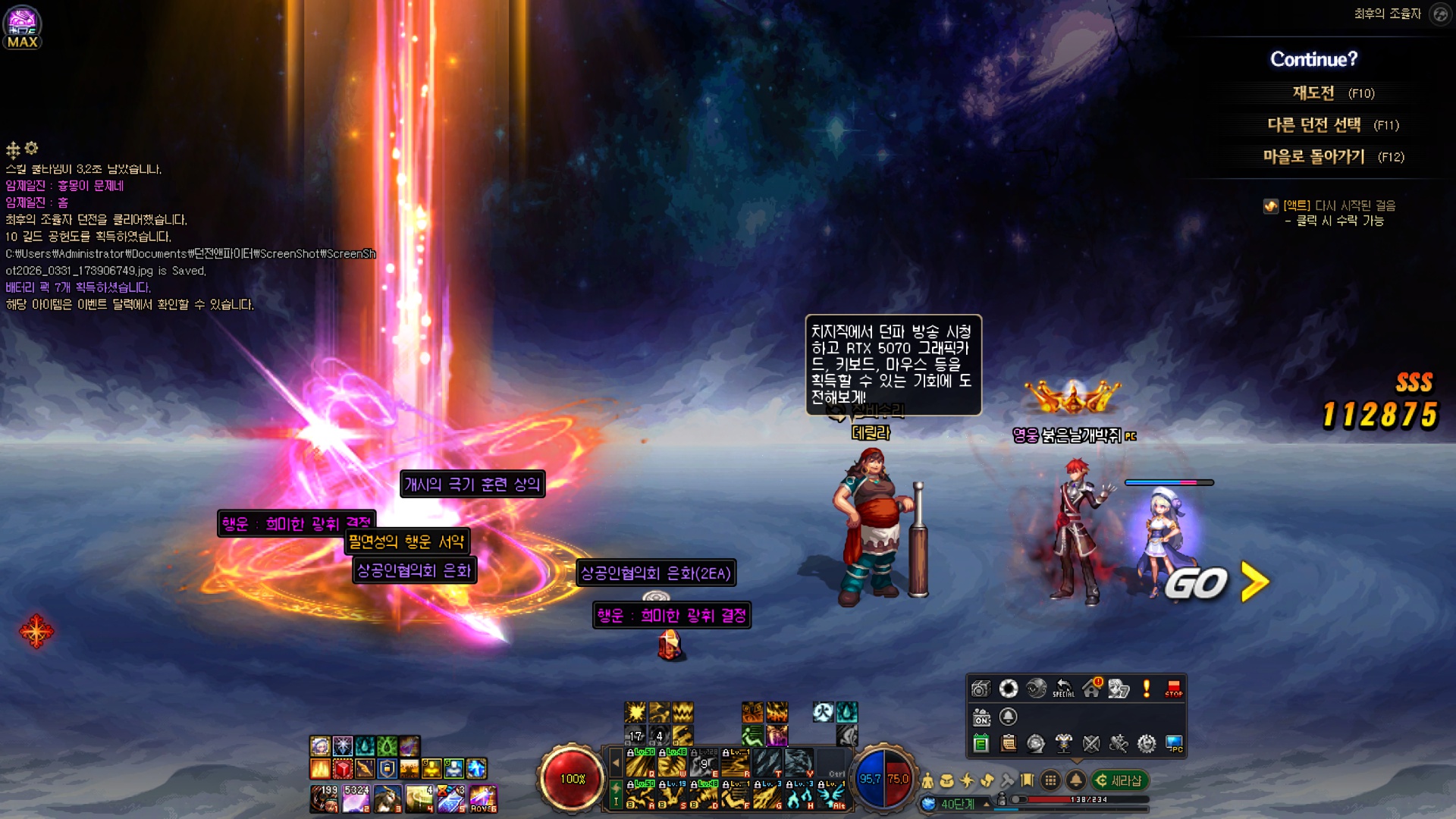
Task: Use the quick-slot item showing 5324
Action: click(356, 799)
